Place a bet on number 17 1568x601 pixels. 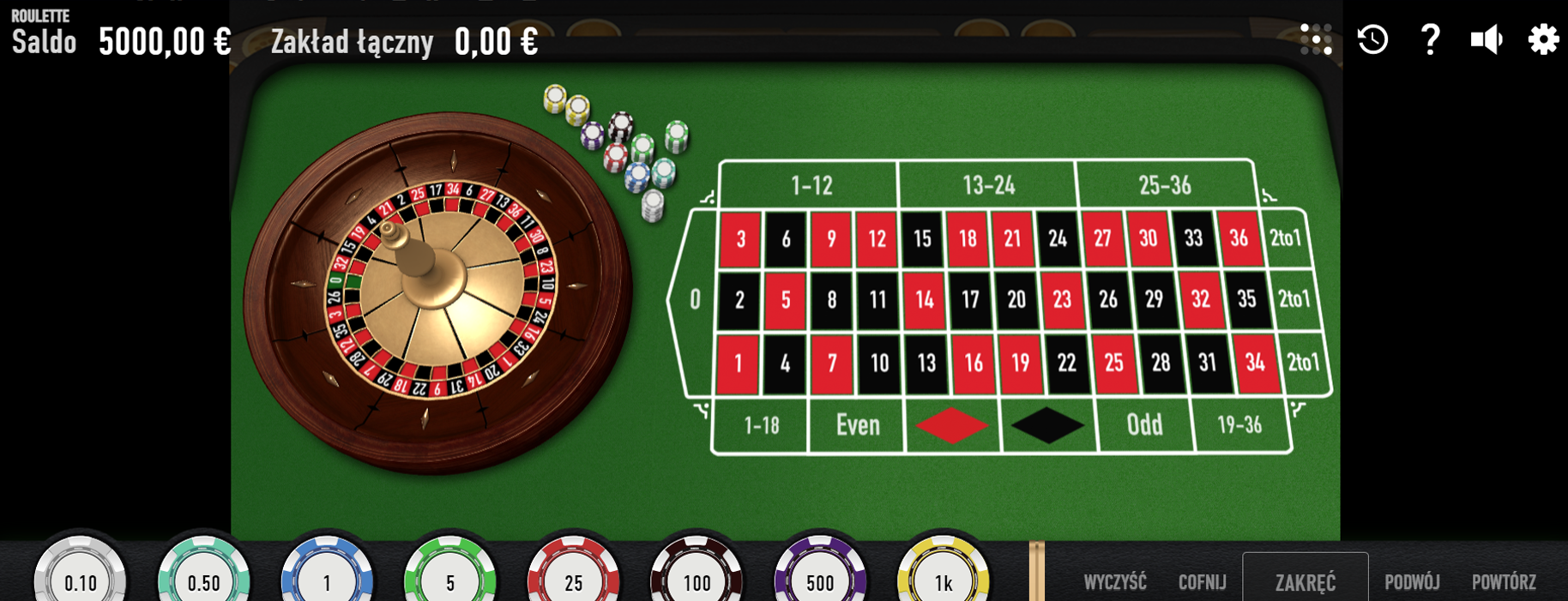(970, 299)
